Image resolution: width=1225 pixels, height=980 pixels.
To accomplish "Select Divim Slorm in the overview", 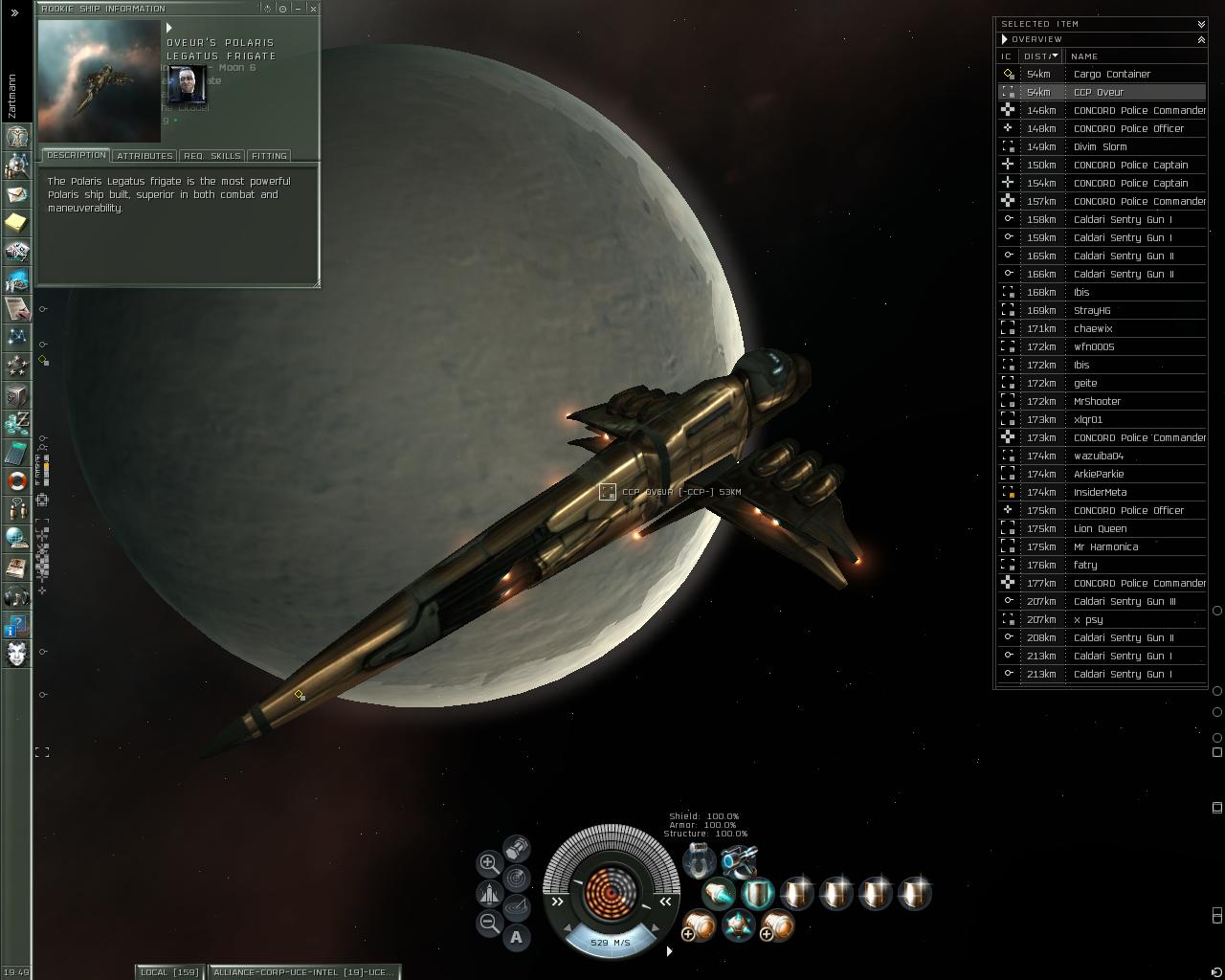I will tap(1100, 146).
